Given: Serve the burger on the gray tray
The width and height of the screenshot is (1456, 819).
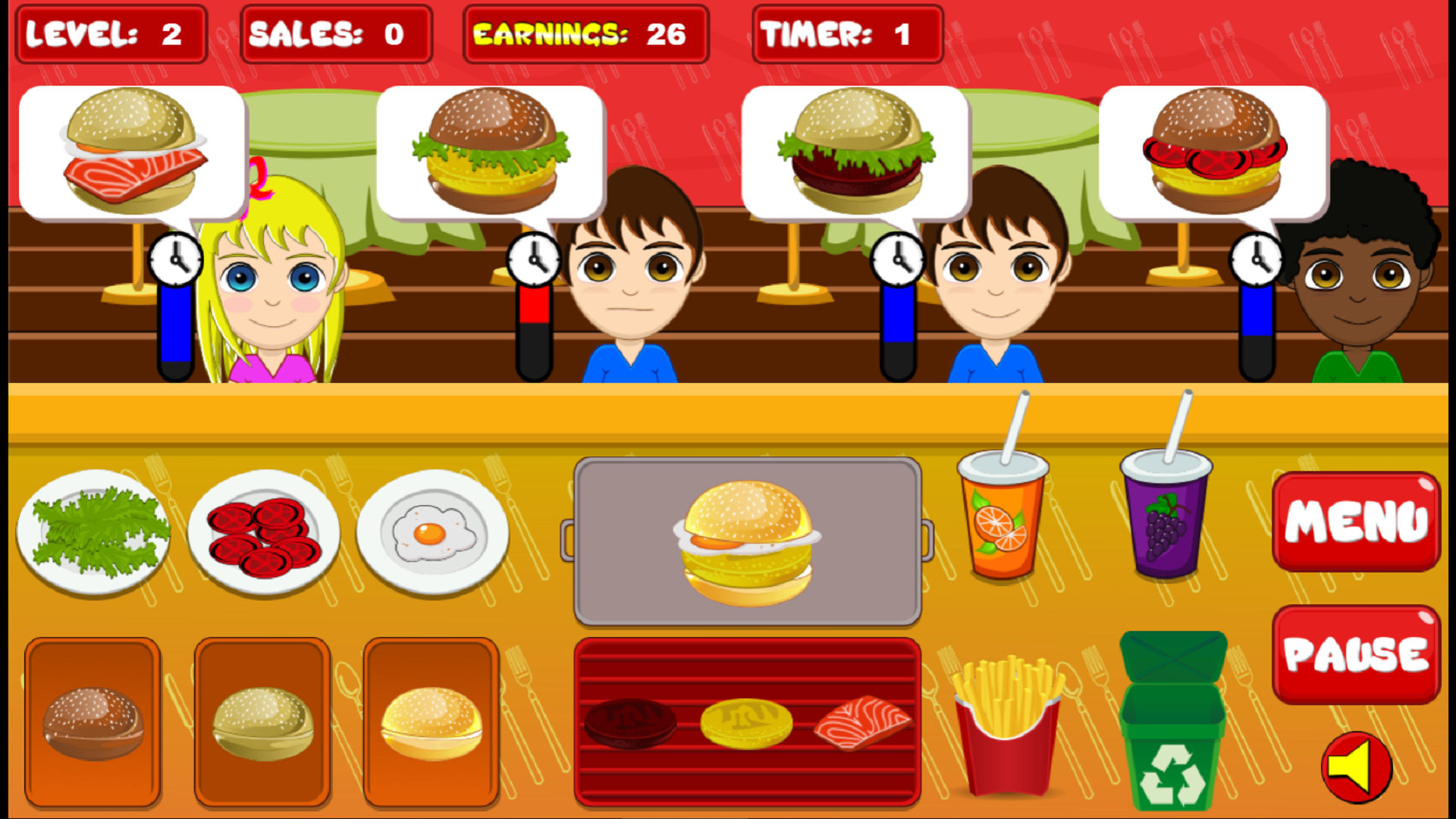Looking at the screenshot, I should [x=747, y=542].
